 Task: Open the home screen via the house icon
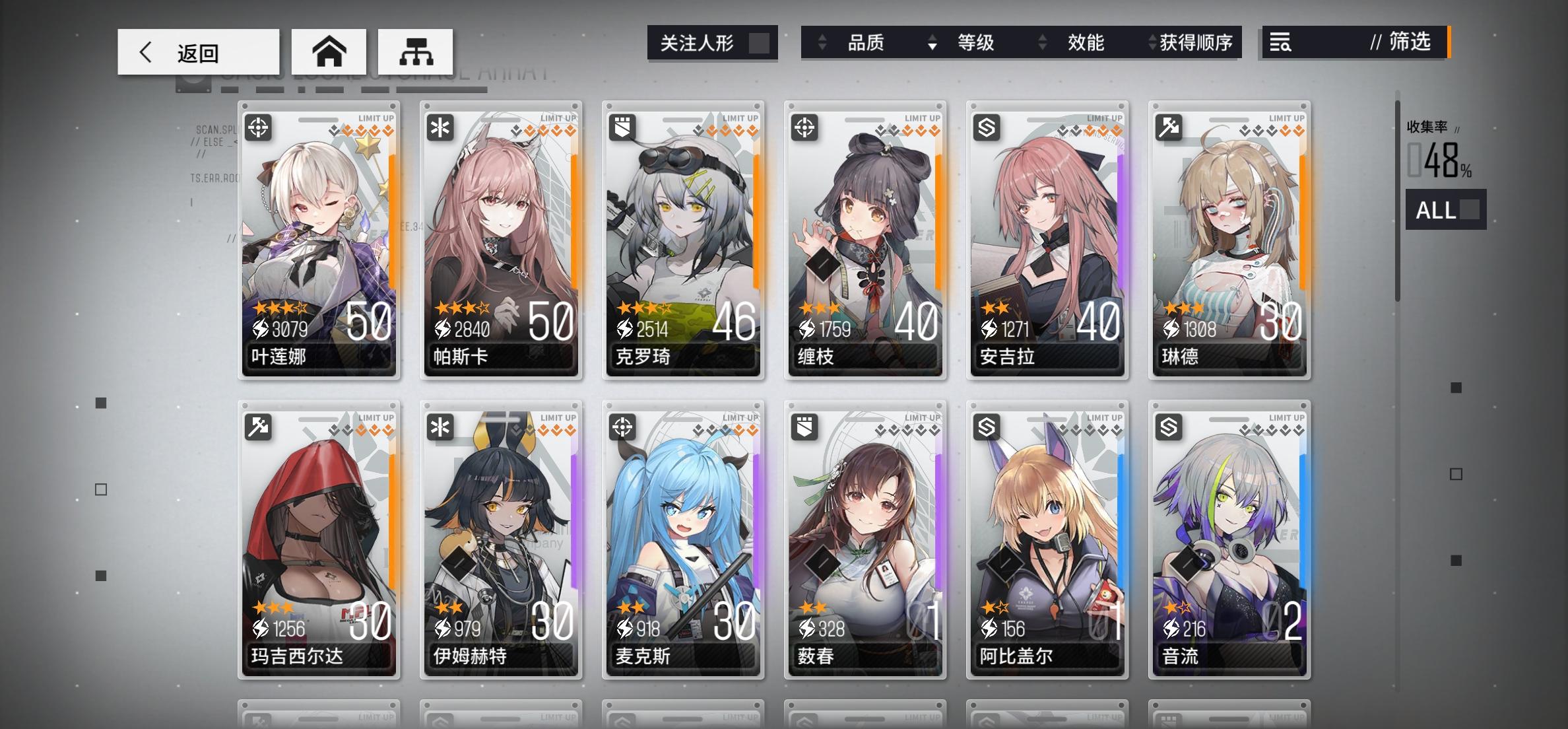330,51
